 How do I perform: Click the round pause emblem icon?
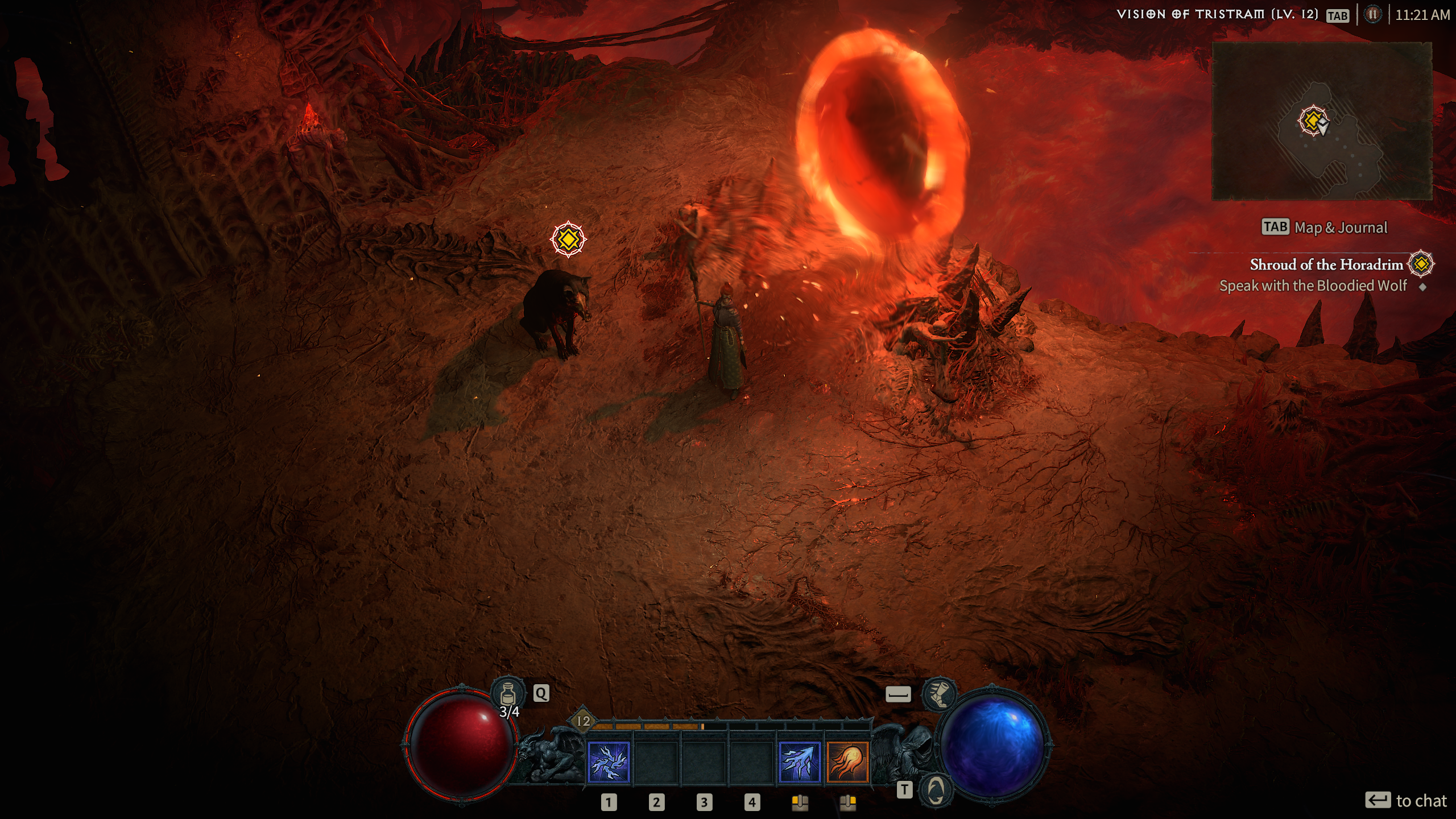tap(1372, 14)
